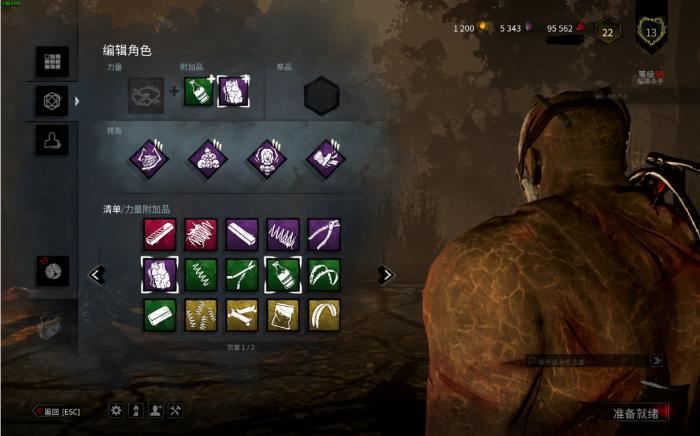Viewport: 700px width, 436px height.
Task: Select the screaming face perk slot
Action: (x=267, y=159)
